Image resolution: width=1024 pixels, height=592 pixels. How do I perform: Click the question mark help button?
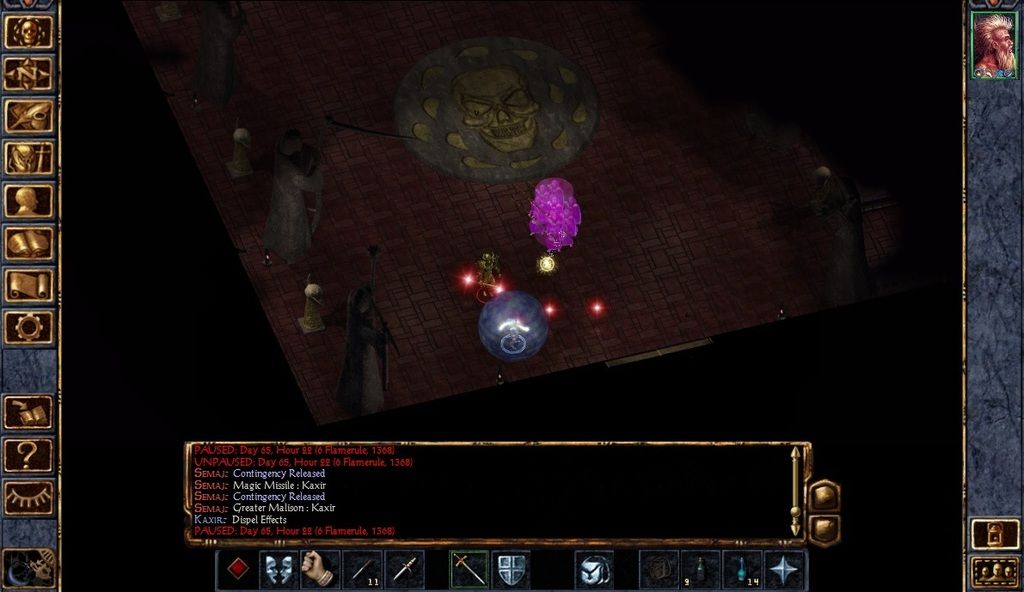(28, 455)
